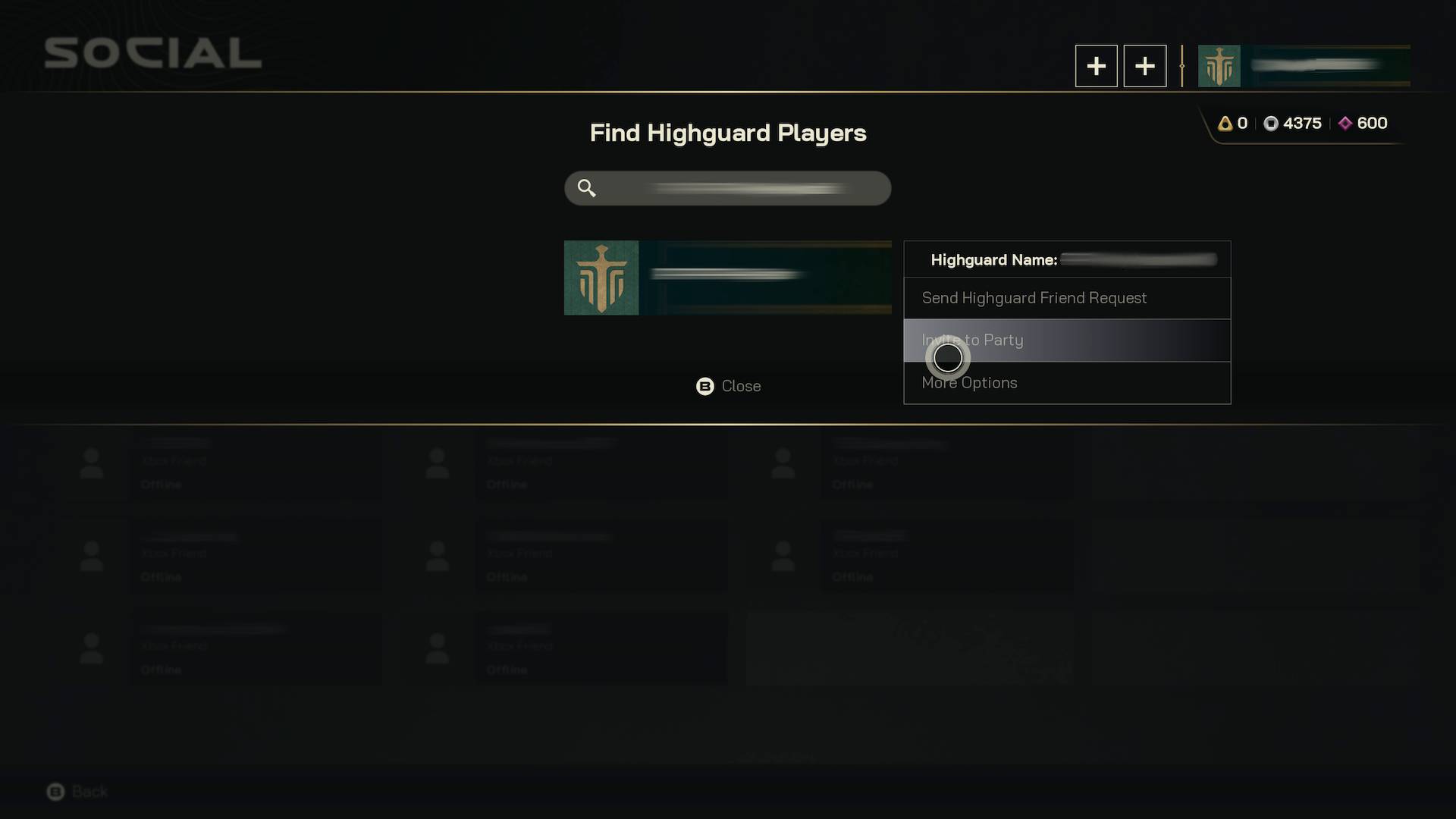
Task: Click the Close button
Action: [x=742, y=386]
